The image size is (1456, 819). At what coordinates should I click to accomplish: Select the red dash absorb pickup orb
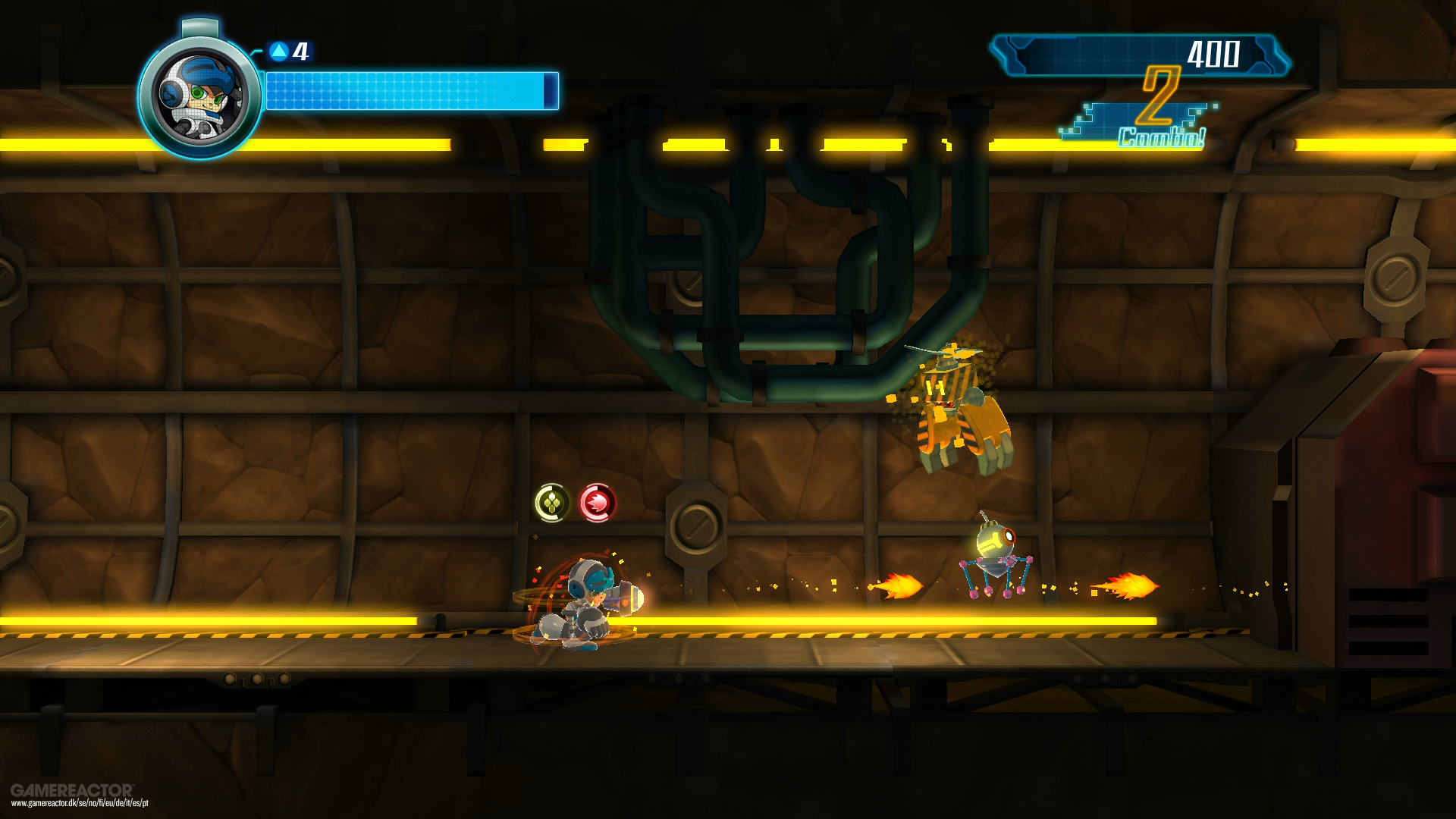point(598,502)
